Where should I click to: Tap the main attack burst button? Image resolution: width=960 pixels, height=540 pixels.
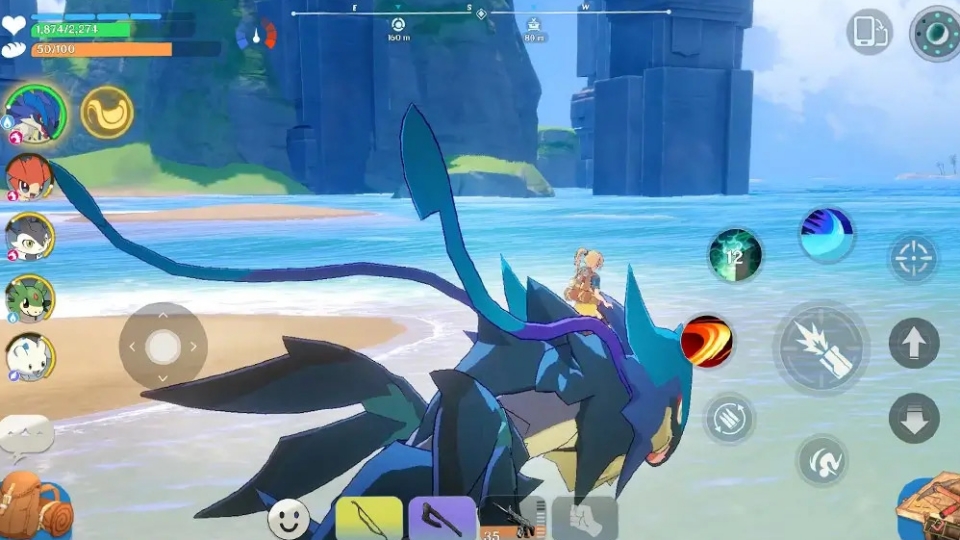tap(821, 348)
